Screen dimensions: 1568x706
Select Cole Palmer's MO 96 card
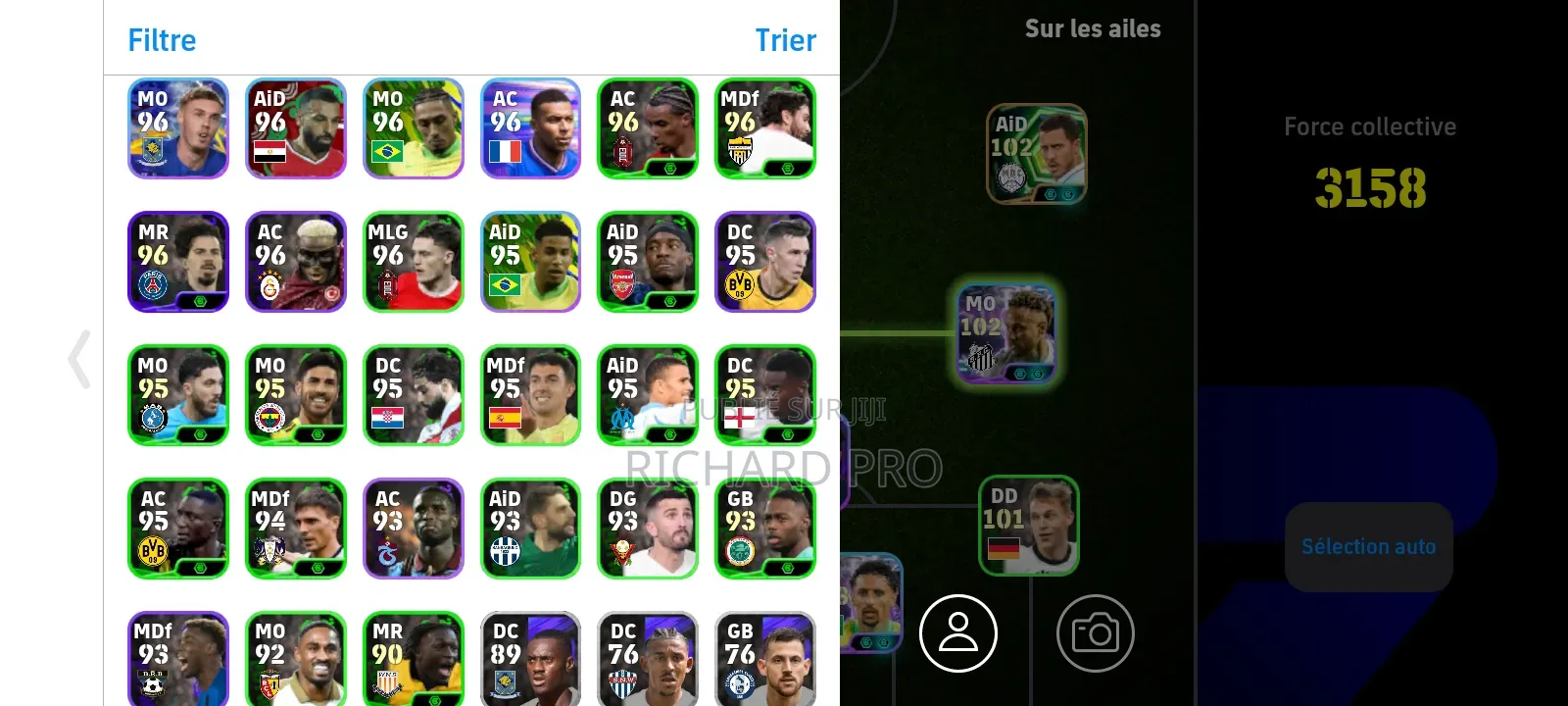(177, 128)
